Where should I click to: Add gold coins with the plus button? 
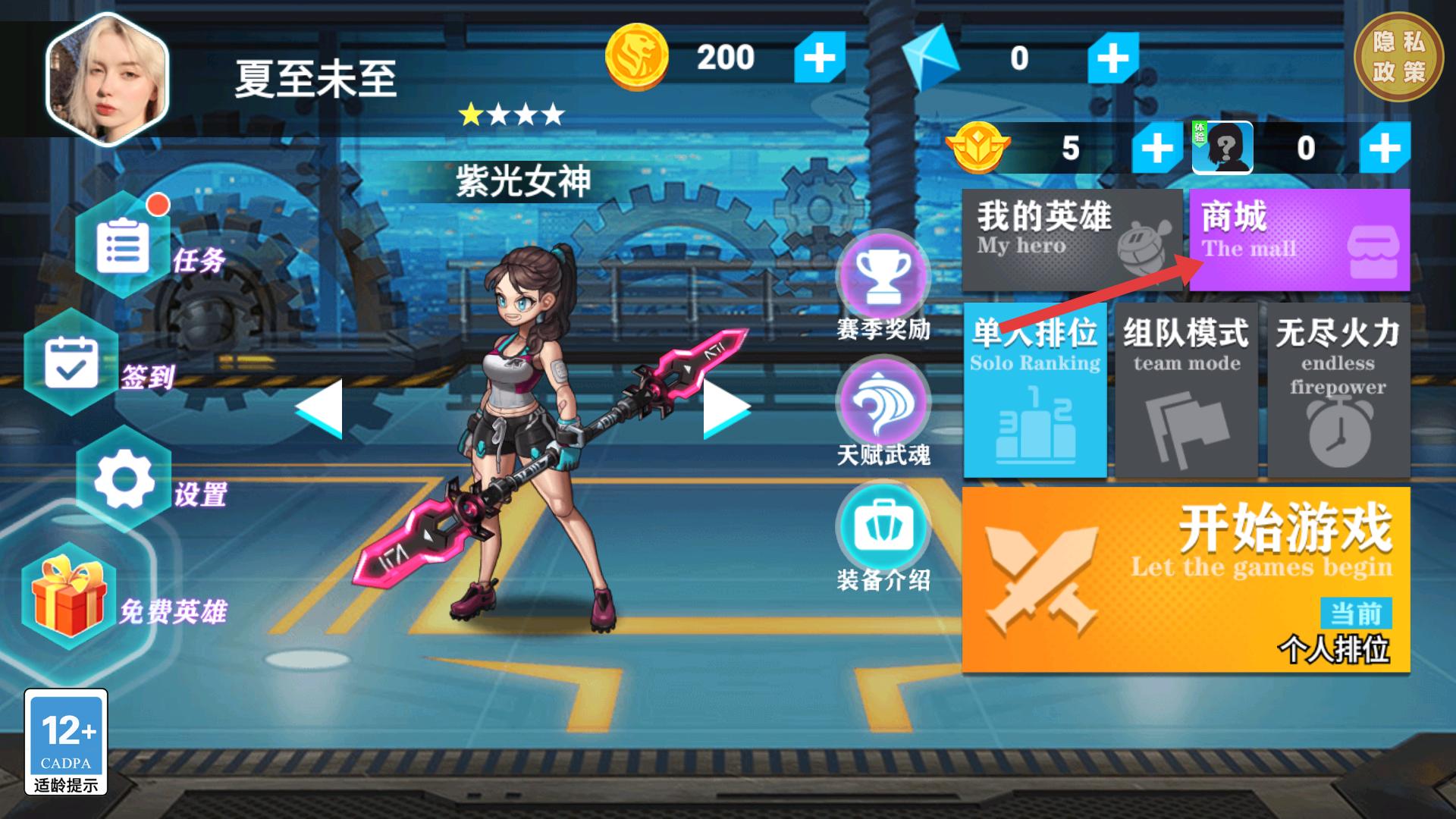coord(819,58)
